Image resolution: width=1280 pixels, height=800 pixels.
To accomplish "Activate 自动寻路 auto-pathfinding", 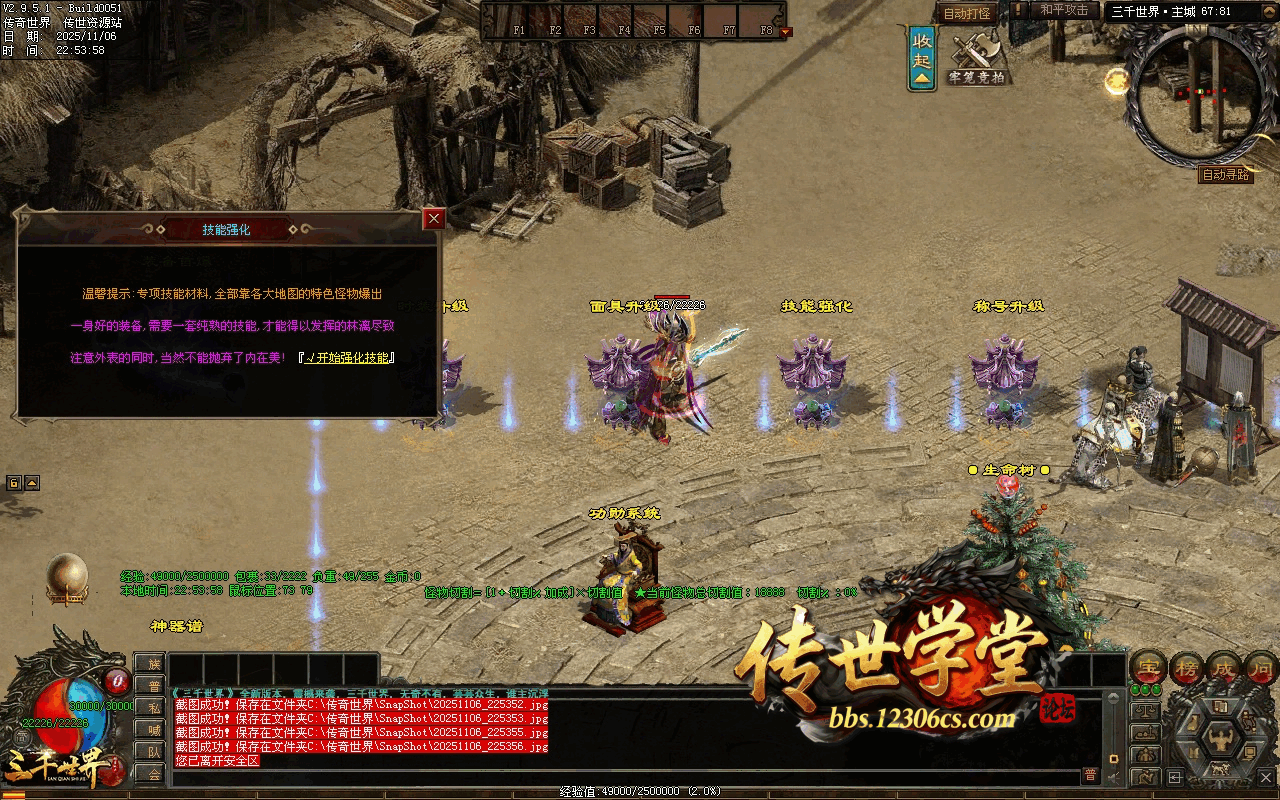I will pos(1226,175).
